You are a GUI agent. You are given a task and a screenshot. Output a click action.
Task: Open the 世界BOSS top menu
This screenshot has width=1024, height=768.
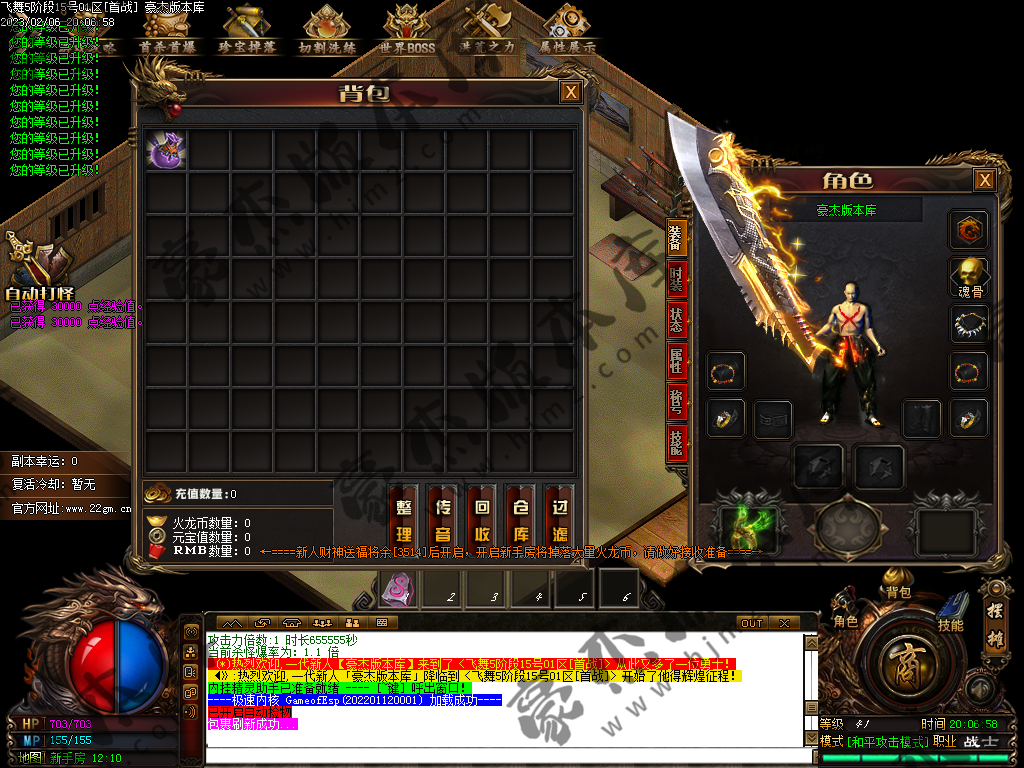click(x=407, y=31)
